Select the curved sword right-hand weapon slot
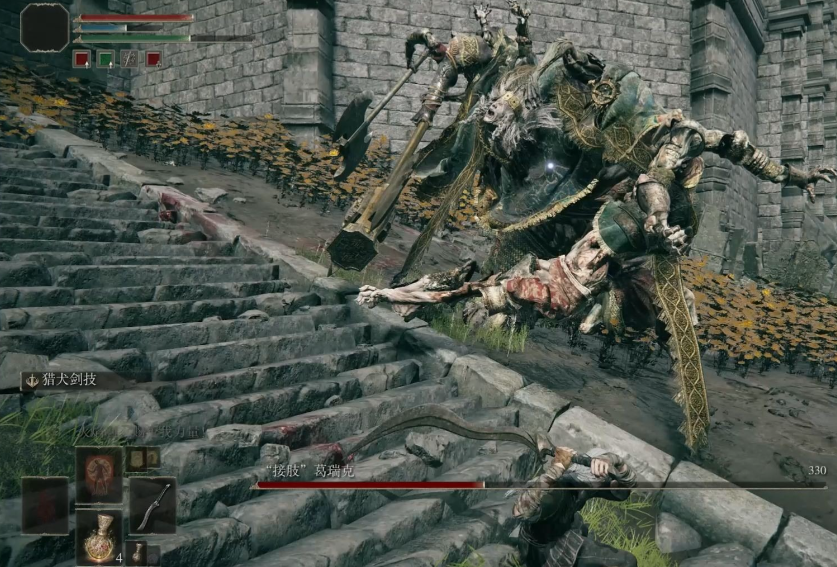Image resolution: width=837 pixels, height=567 pixels. pos(152,505)
